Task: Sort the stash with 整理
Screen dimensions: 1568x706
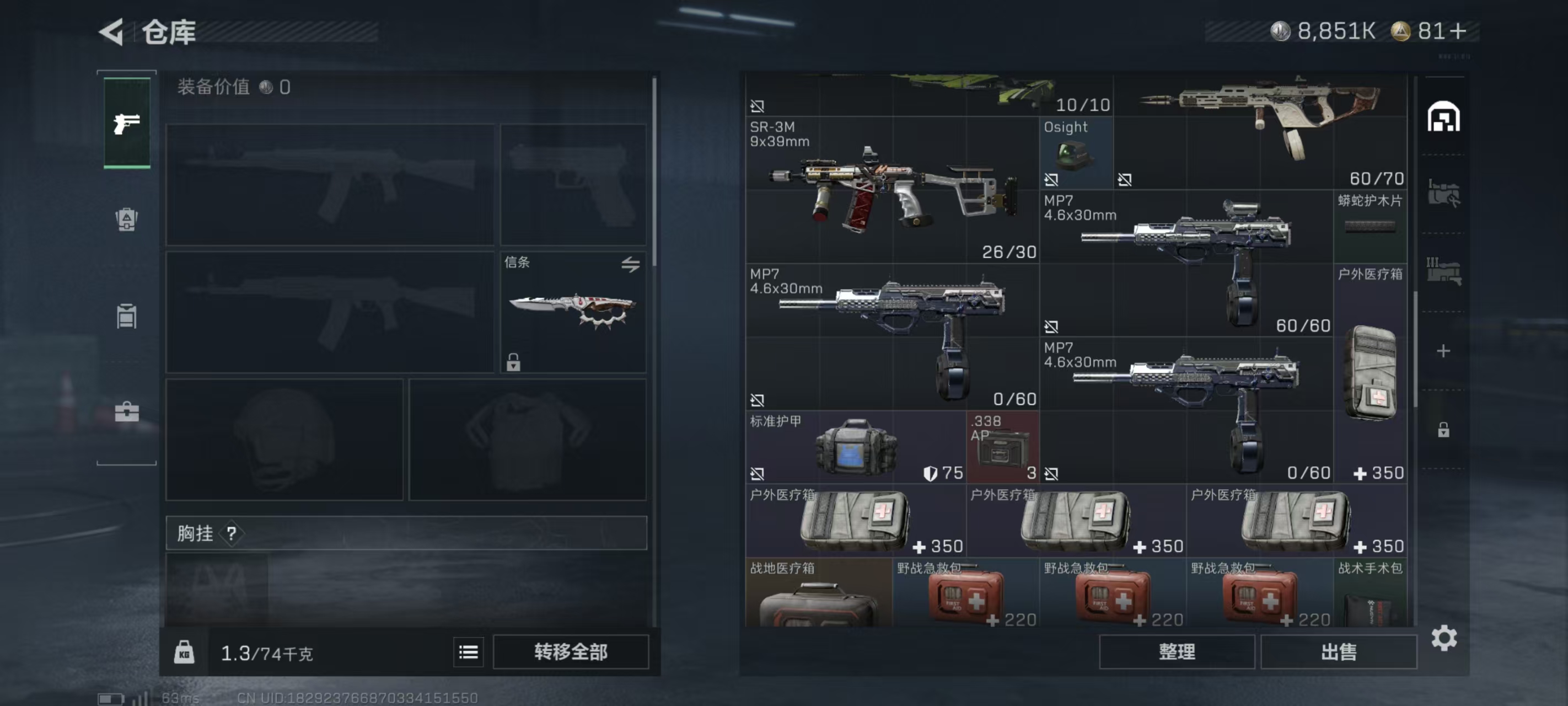Action: pos(1176,652)
